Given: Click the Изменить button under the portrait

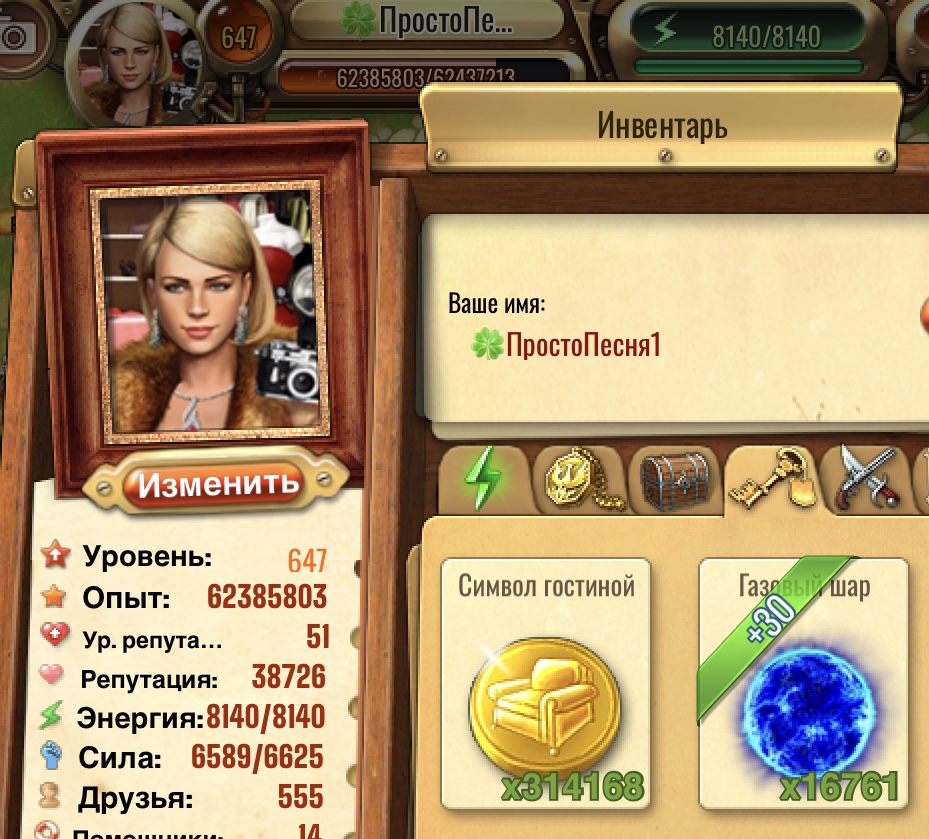Looking at the screenshot, I should 219,485.
